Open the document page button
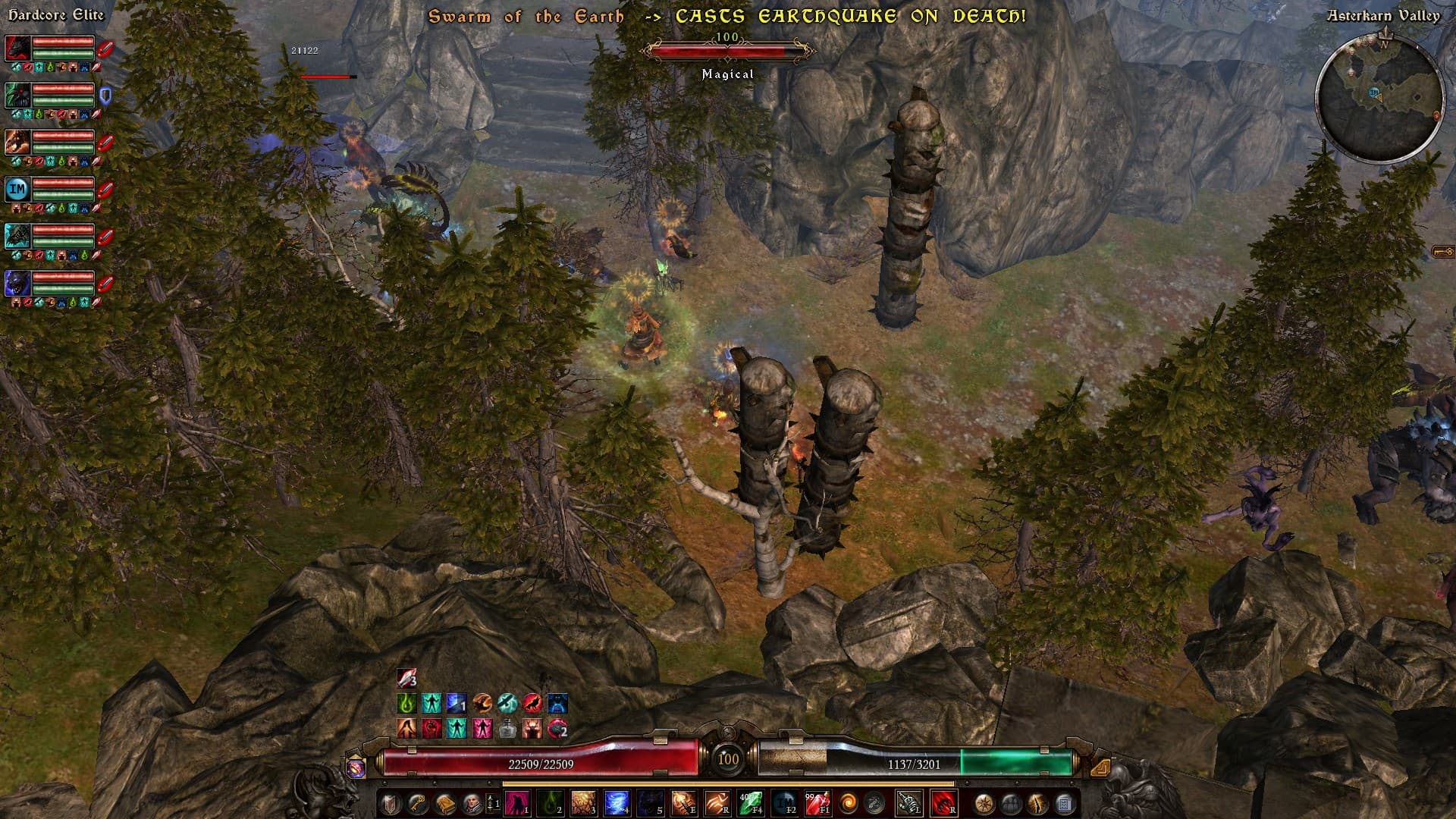 1064,803
